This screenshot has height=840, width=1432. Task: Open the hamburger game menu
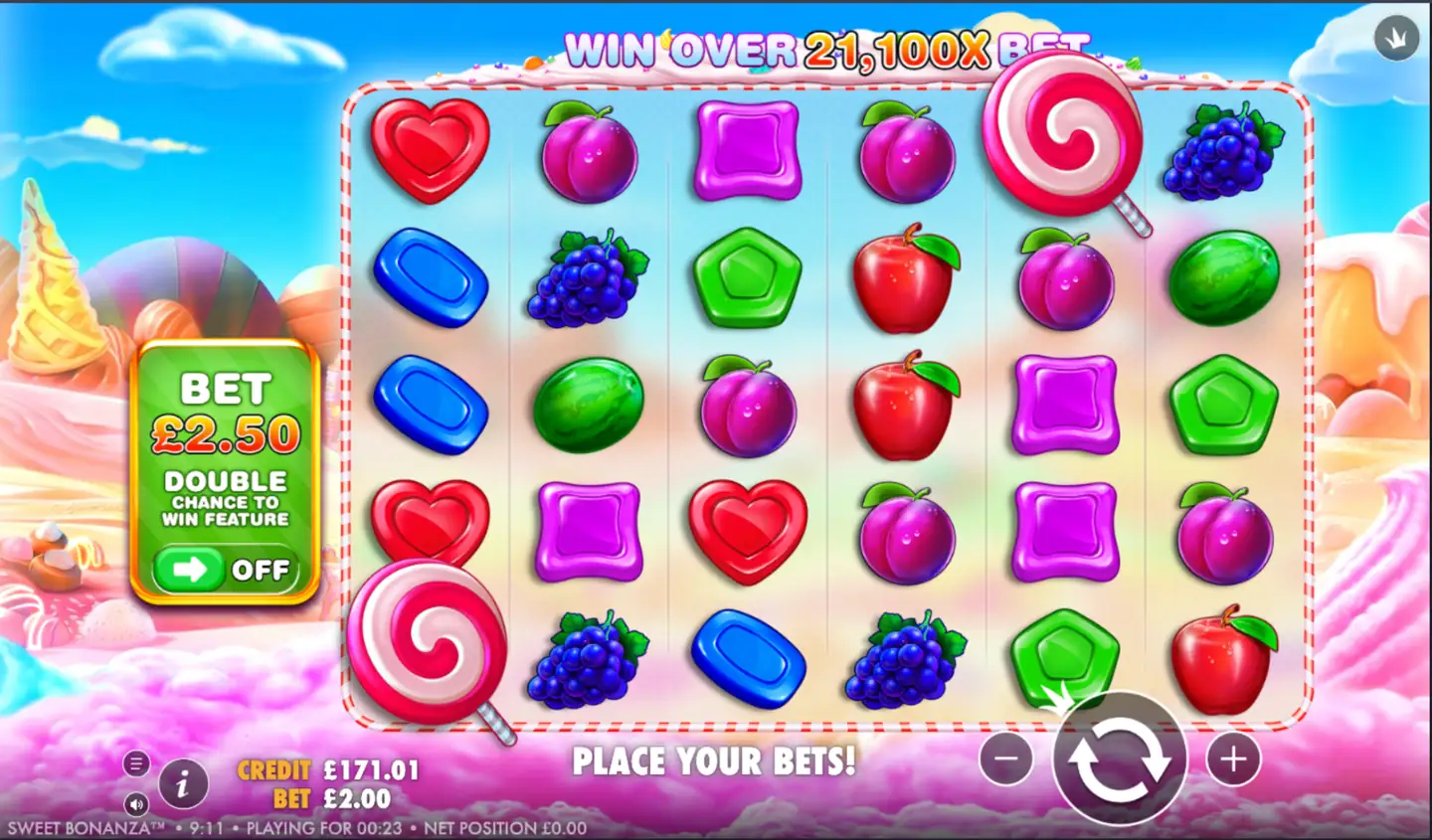pos(135,763)
